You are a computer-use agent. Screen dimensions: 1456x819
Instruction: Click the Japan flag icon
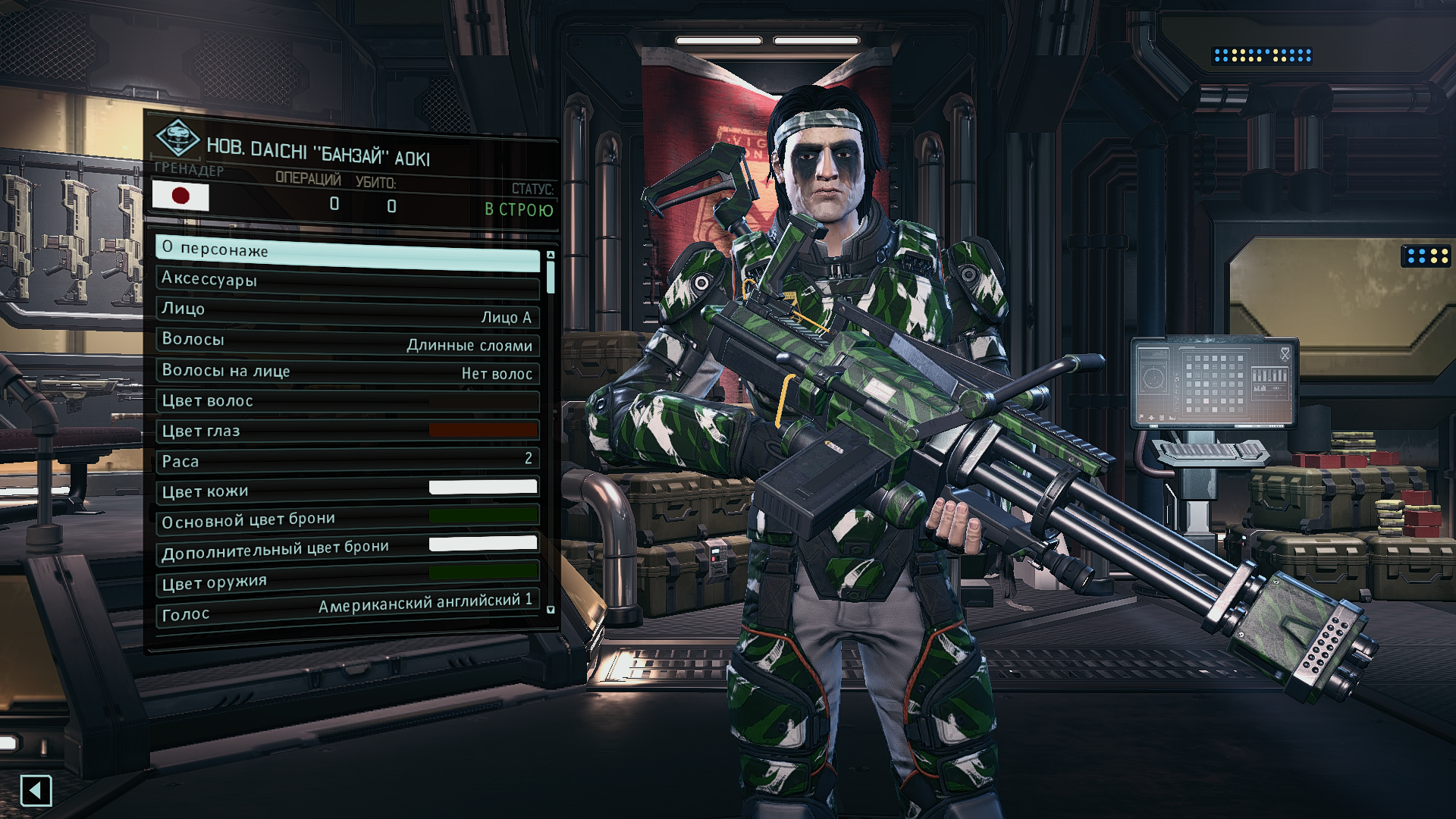coord(180,196)
